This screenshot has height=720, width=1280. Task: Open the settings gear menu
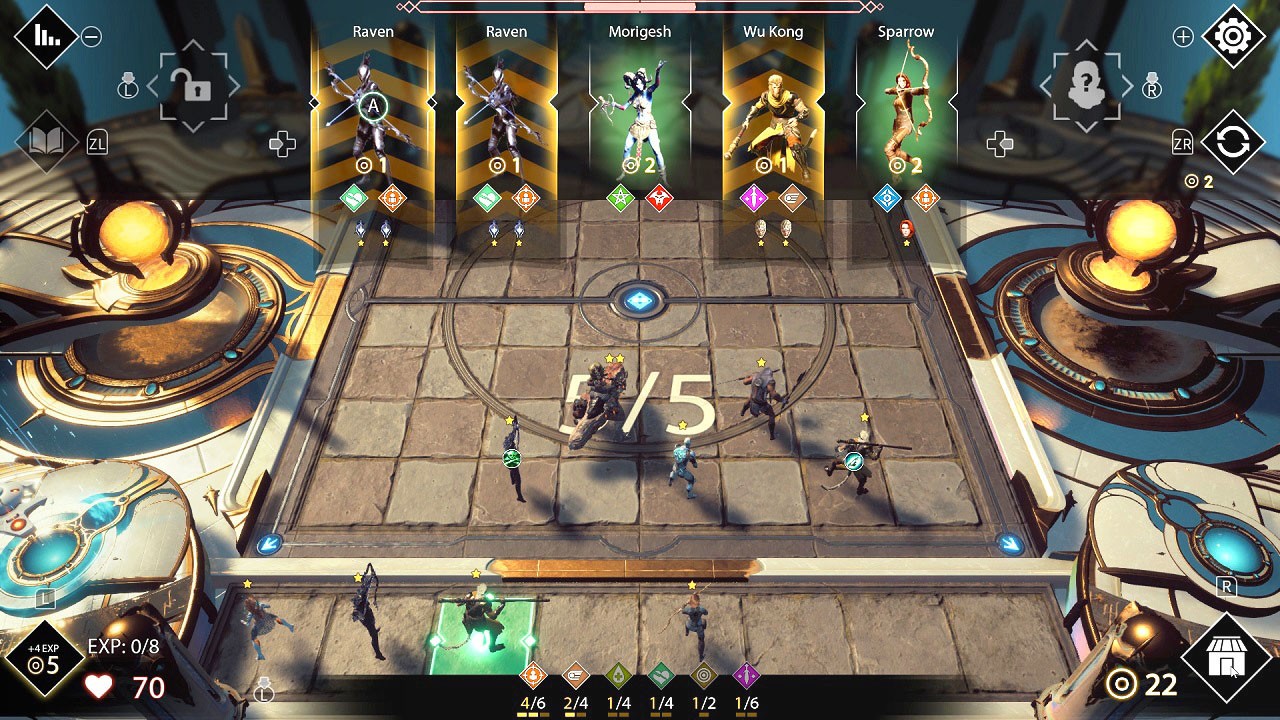tap(1233, 37)
